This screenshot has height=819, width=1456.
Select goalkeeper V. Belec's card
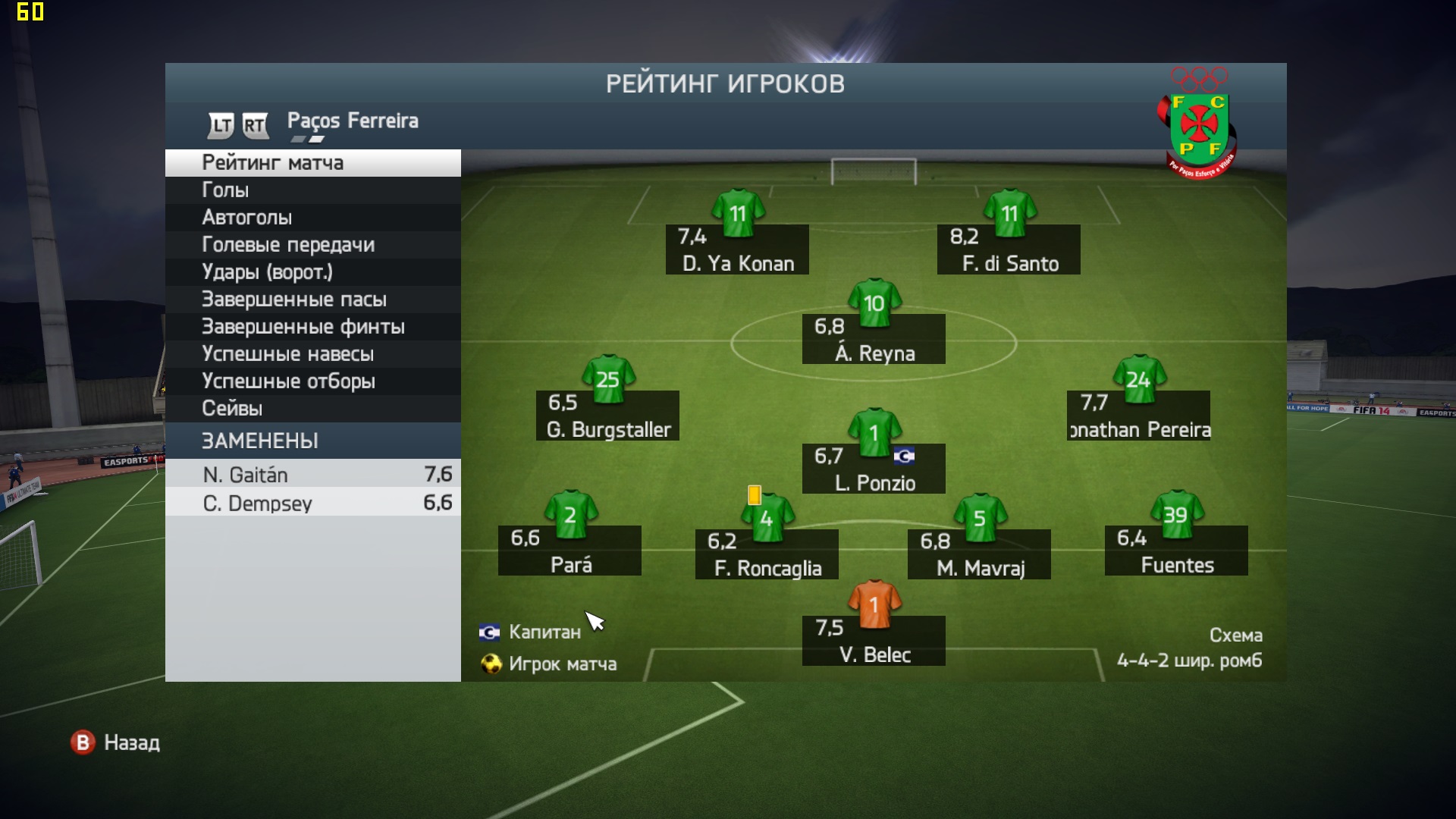(x=874, y=640)
